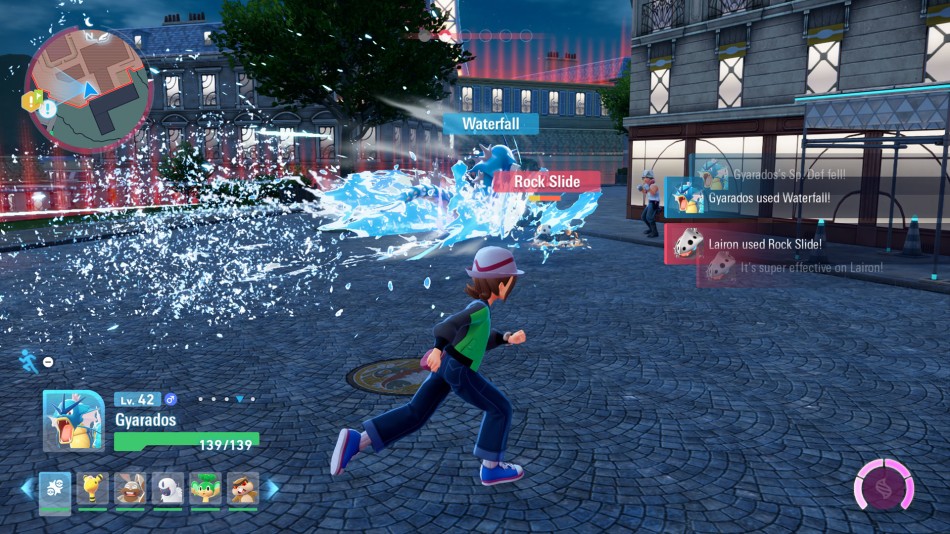Select the Gyarados portrait
The height and width of the screenshot is (534, 950).
click(x=73, y=421)
